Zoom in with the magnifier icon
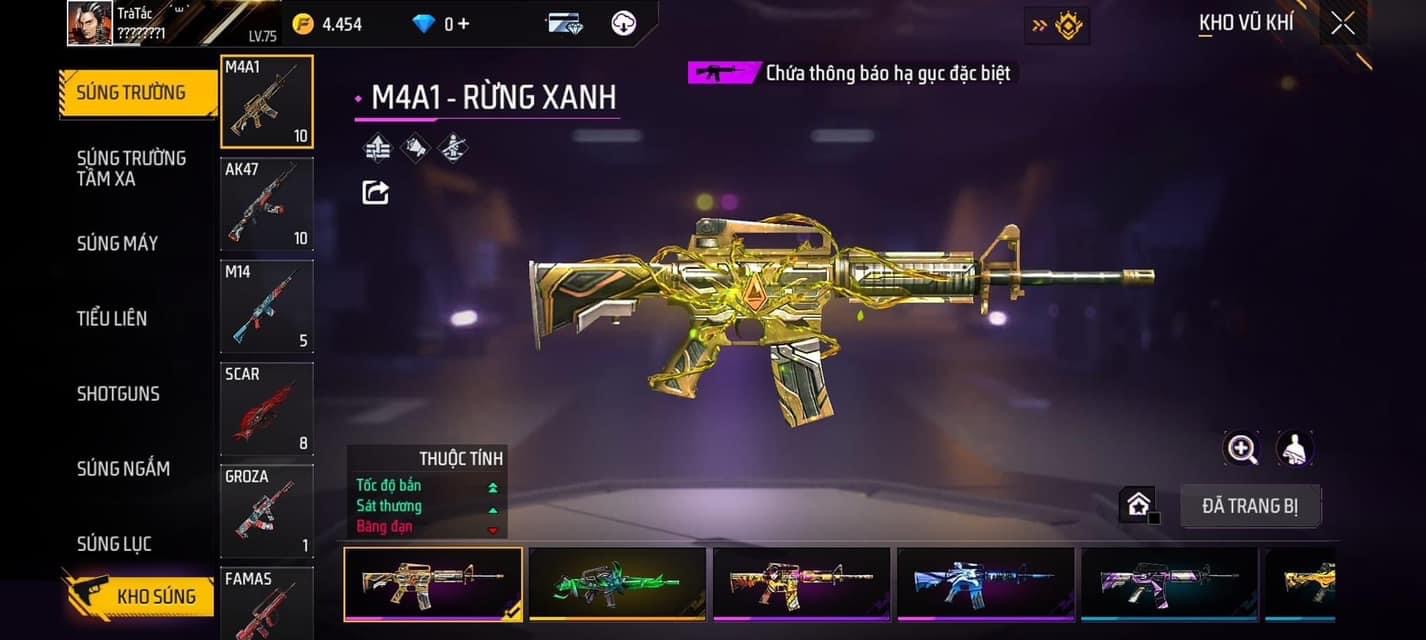The height and width of the screenshot is (640, 1426). tap(1242, 449)
